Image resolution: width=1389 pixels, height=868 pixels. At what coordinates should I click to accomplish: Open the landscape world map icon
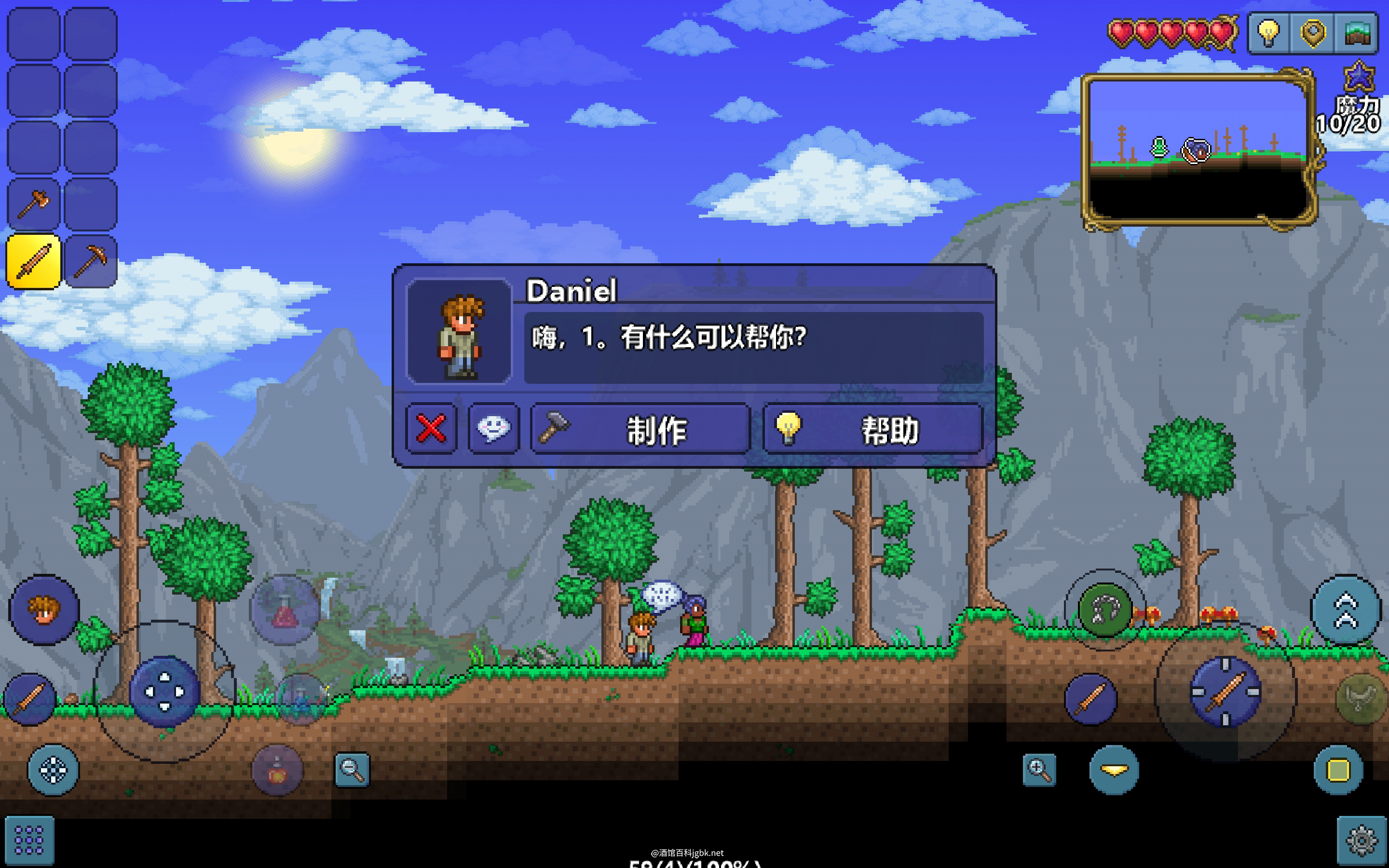pyautogui.click(x=1357, y=33)
